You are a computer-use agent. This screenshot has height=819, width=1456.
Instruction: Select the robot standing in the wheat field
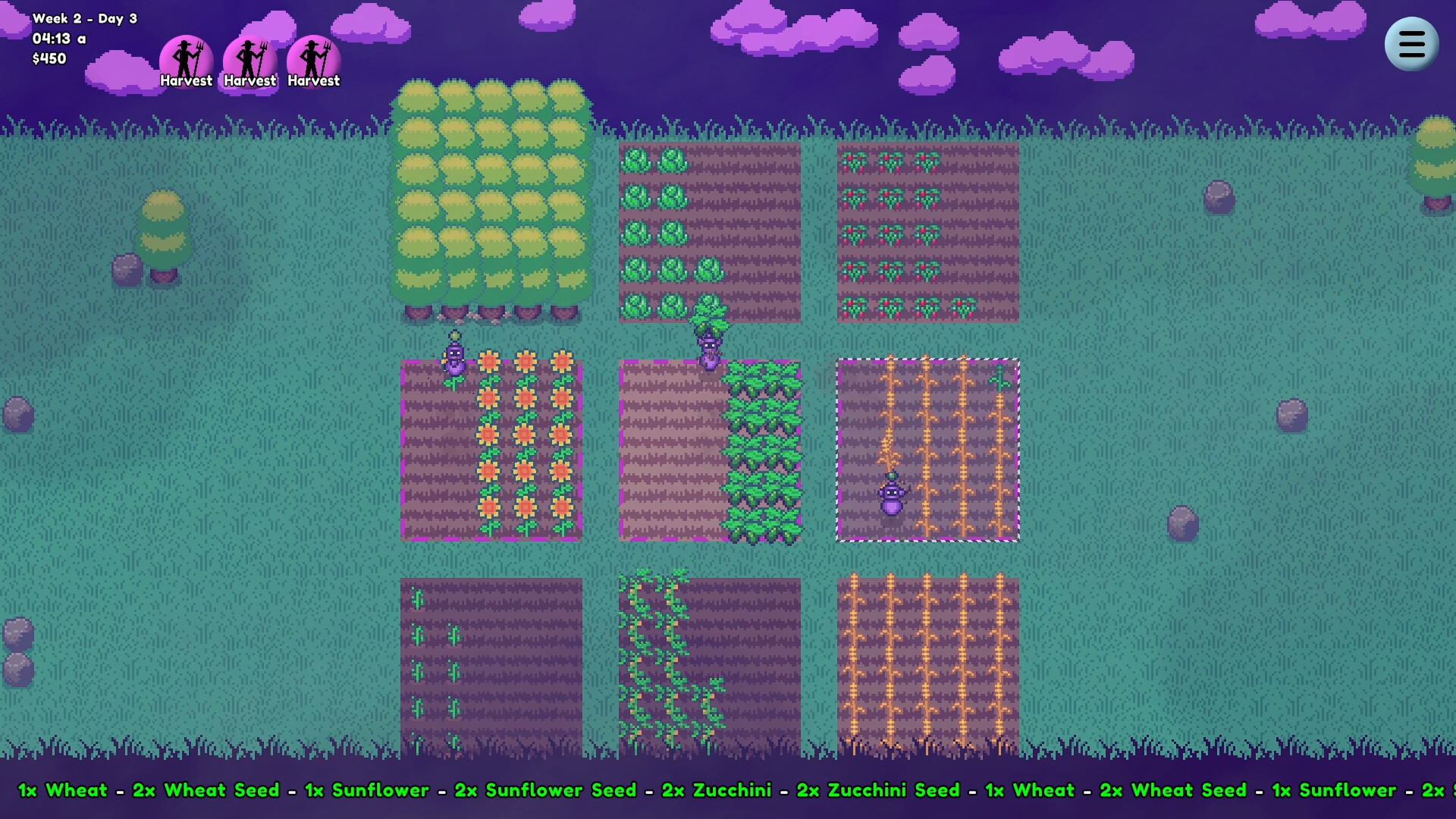click(892, 497)
